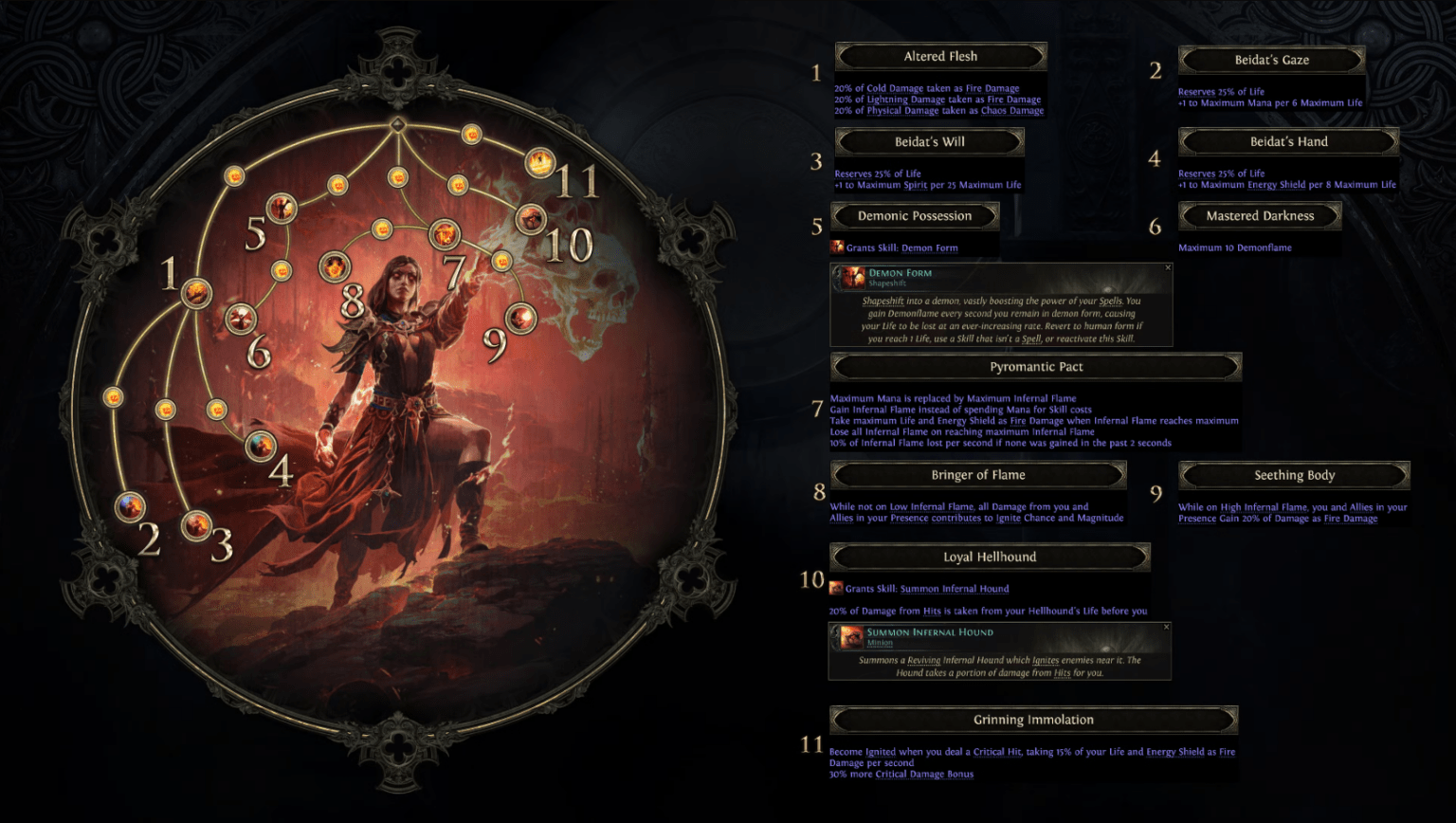Viewport: 1456px width, 823px height.
Task: Open the Summon Infernal Hound skill link
Action: point(954,589)
